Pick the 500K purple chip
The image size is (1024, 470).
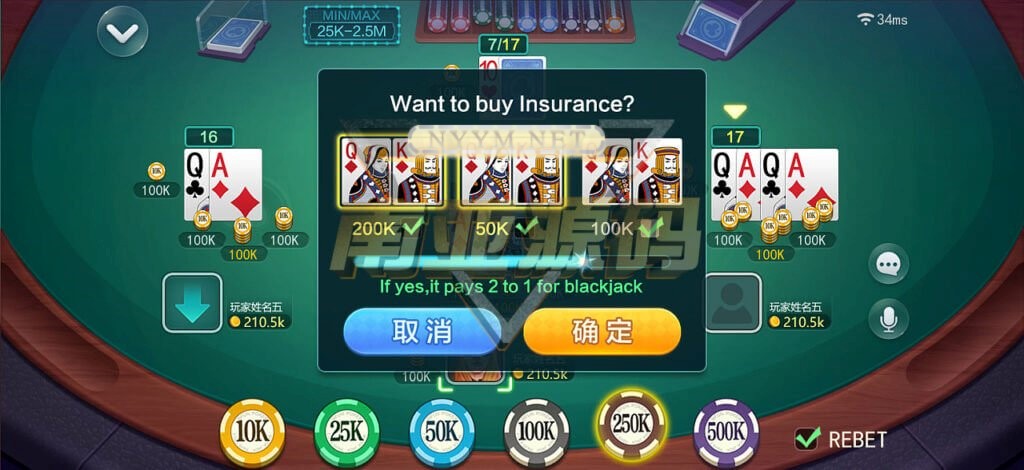726,433
